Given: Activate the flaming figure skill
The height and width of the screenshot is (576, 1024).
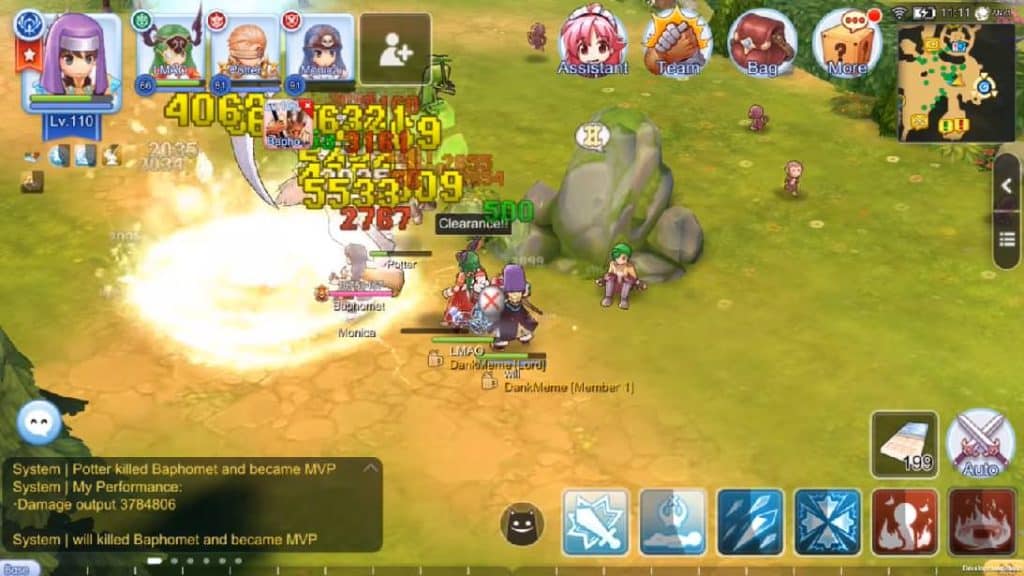Looking at the screenshot, I should tap(905, 522).
